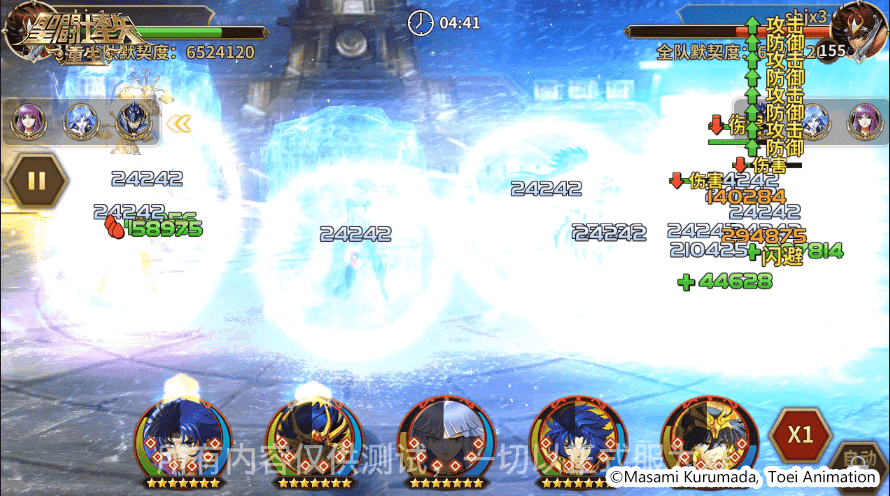Select the purple-haired support portrait on the left panel
The width and height of the screenshot is (890, 496).
point(26,122)
